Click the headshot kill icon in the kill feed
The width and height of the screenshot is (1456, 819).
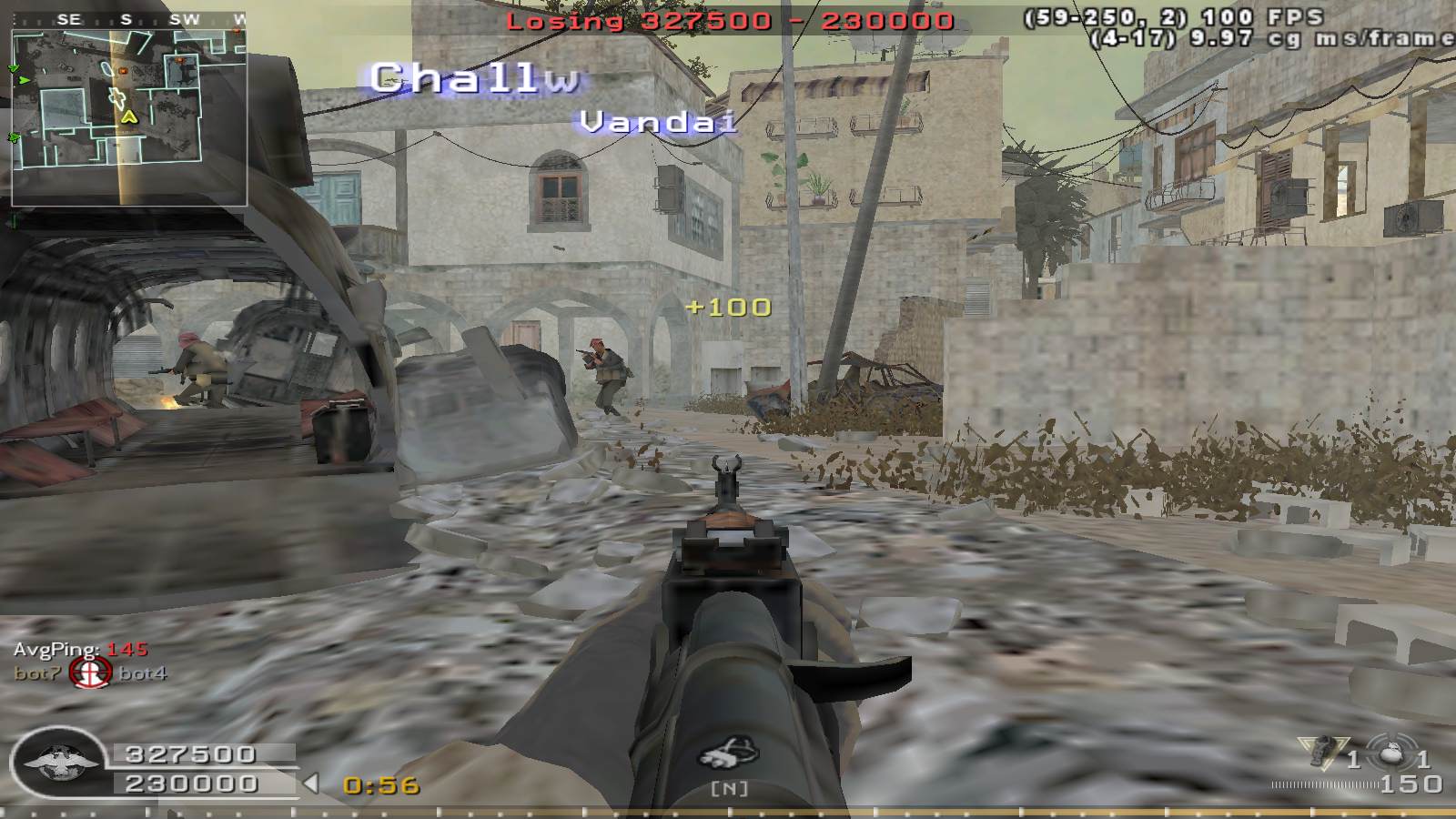tap(90, 673)
